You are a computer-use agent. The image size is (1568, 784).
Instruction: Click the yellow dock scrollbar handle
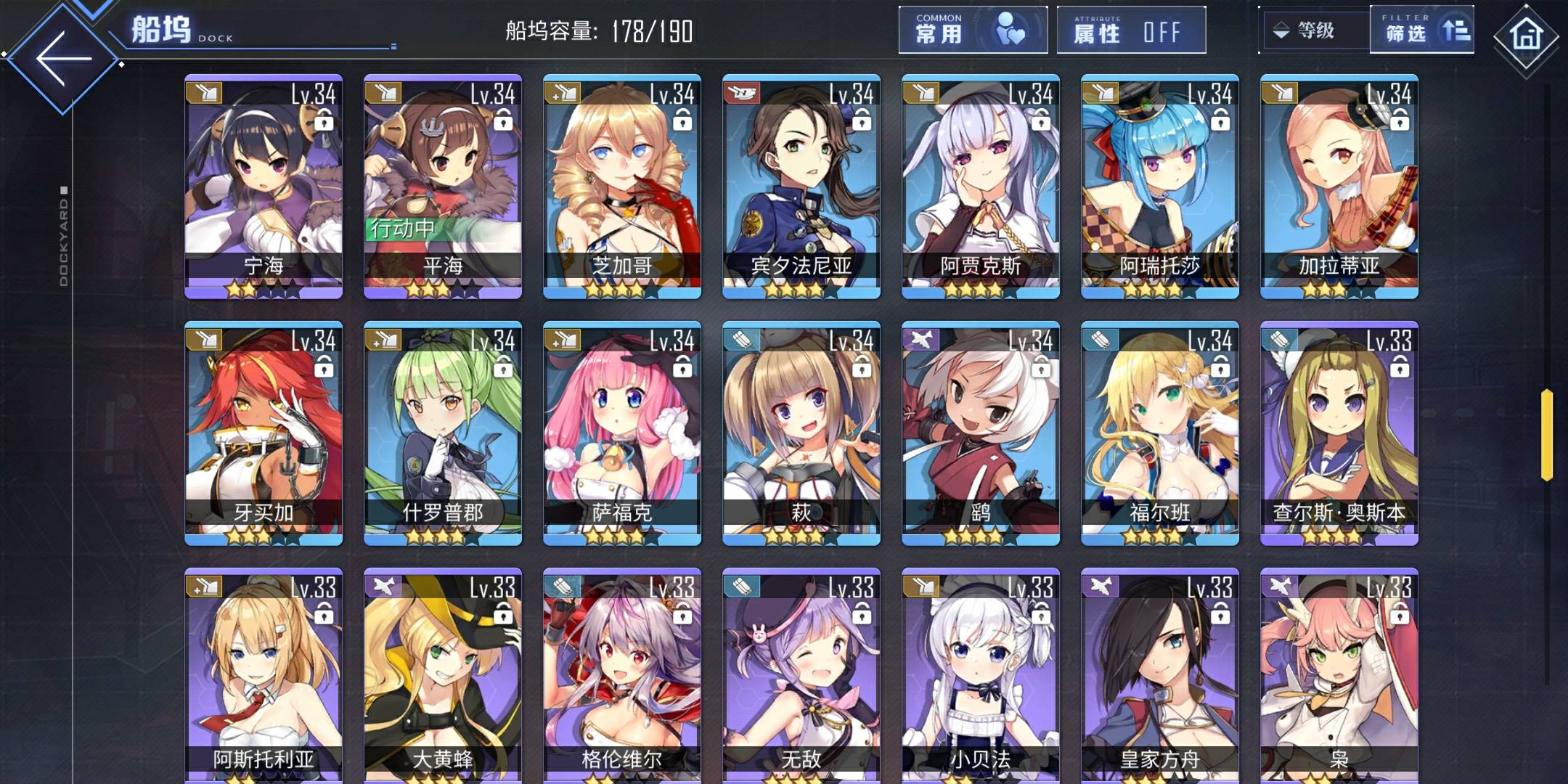click(1547, 435)
